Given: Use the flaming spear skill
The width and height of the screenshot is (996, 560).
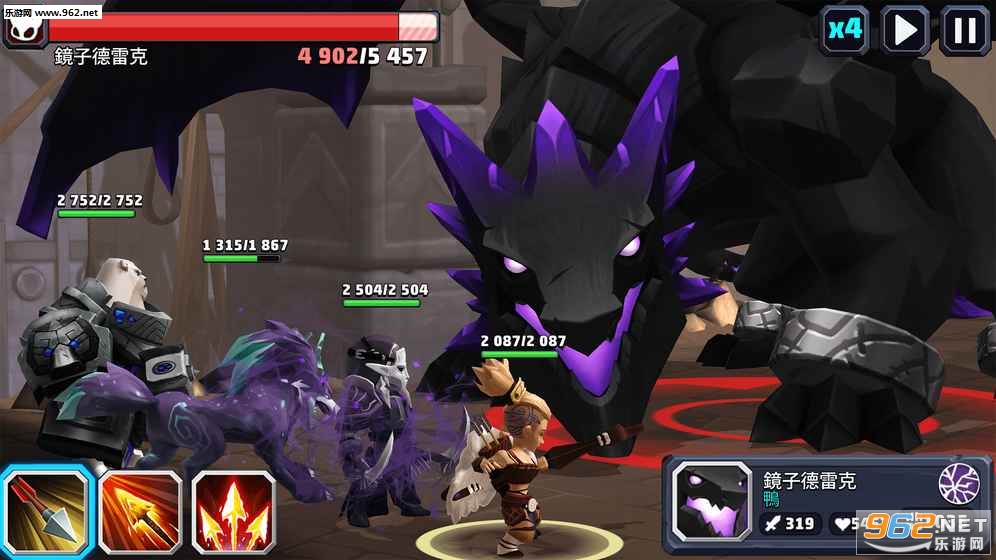Looking at the screenshot, I should click(x=140, y=513).
